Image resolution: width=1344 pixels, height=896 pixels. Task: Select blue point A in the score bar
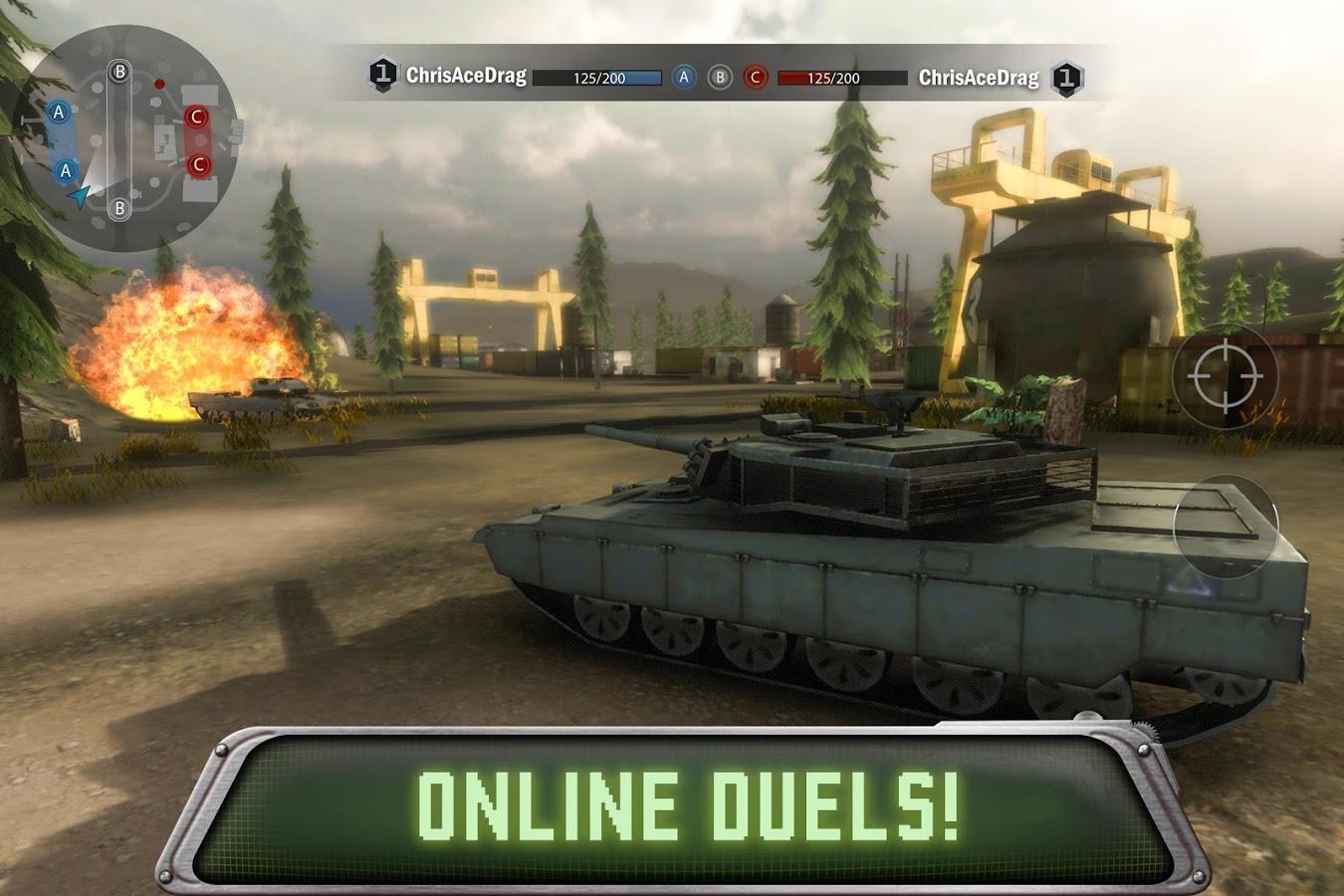coord(684,77)
